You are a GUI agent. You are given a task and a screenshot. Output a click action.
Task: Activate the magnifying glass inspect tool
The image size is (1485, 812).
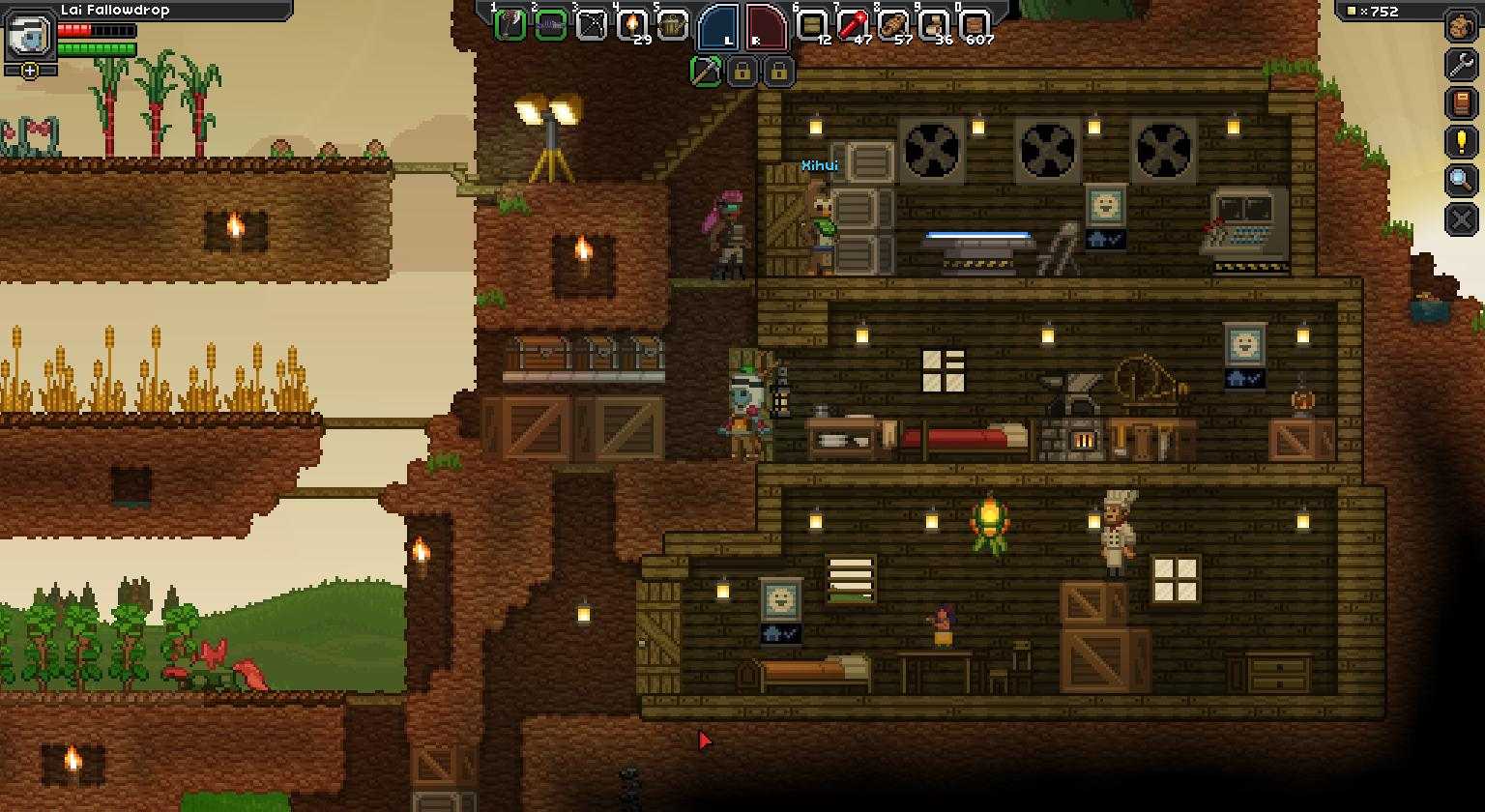coord(1462,181)
